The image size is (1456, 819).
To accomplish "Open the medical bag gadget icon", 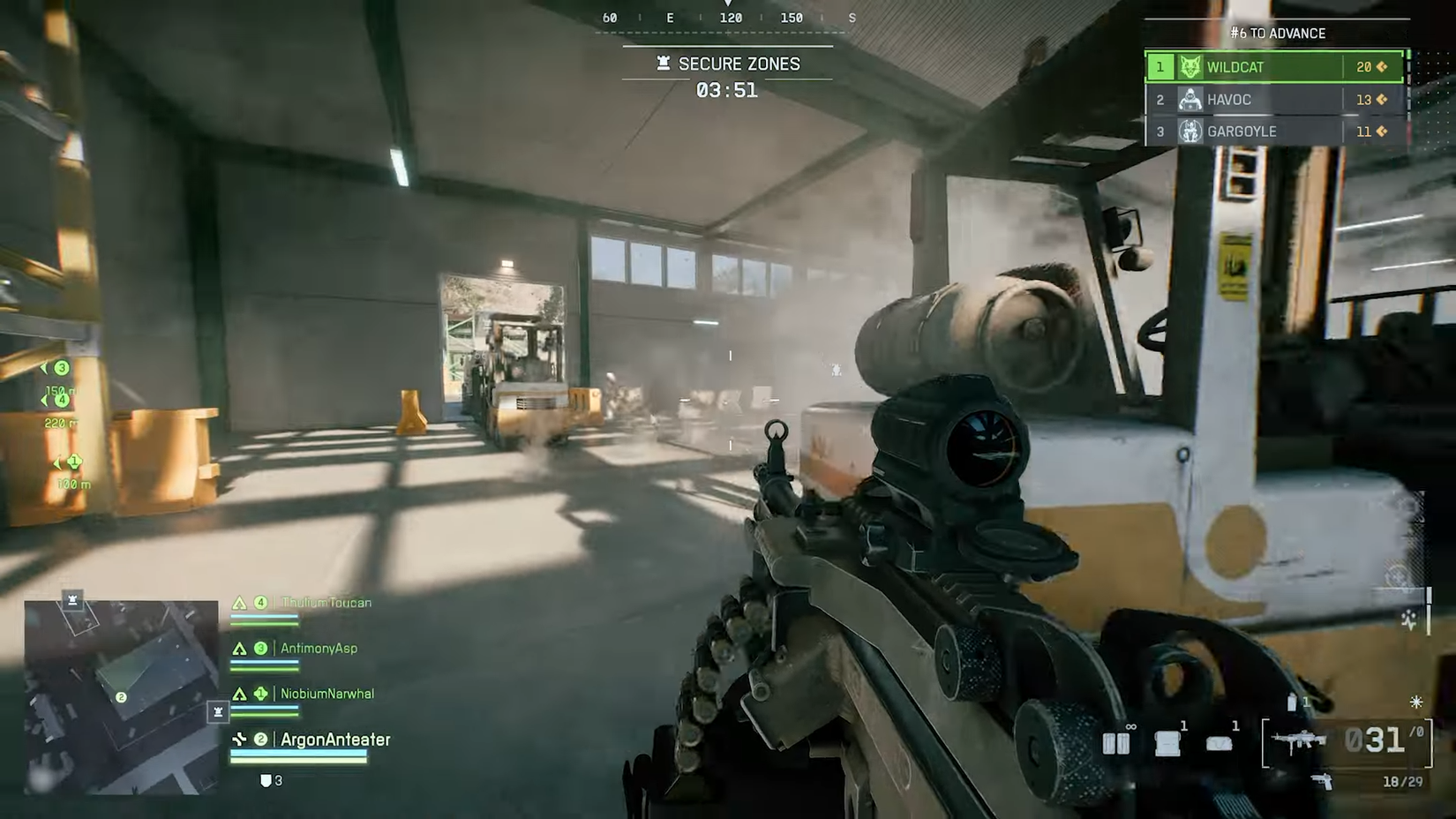I will pyautogui.click(x=1218, y=742).
